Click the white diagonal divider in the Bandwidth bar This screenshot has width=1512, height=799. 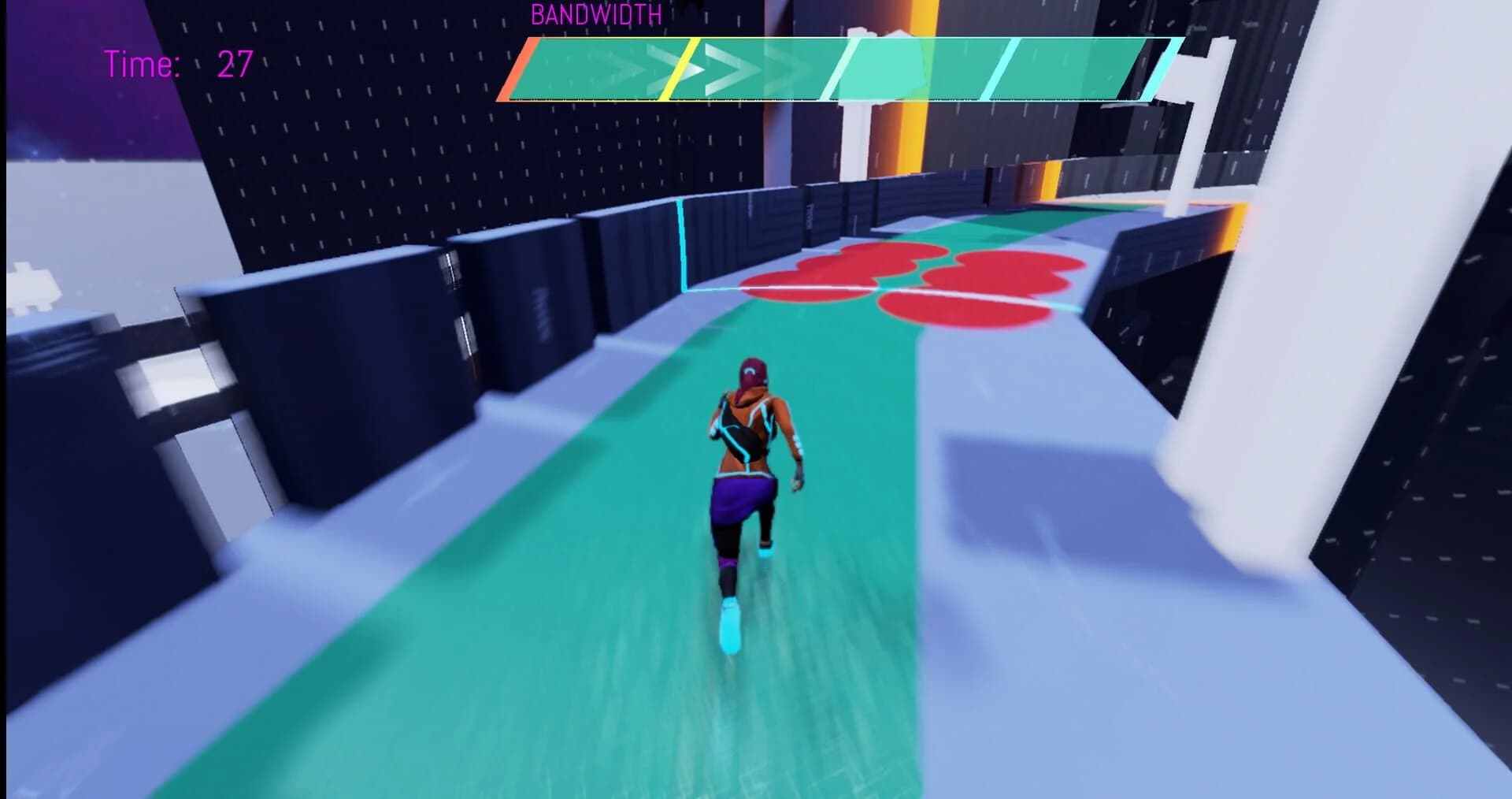click(839, 67)
